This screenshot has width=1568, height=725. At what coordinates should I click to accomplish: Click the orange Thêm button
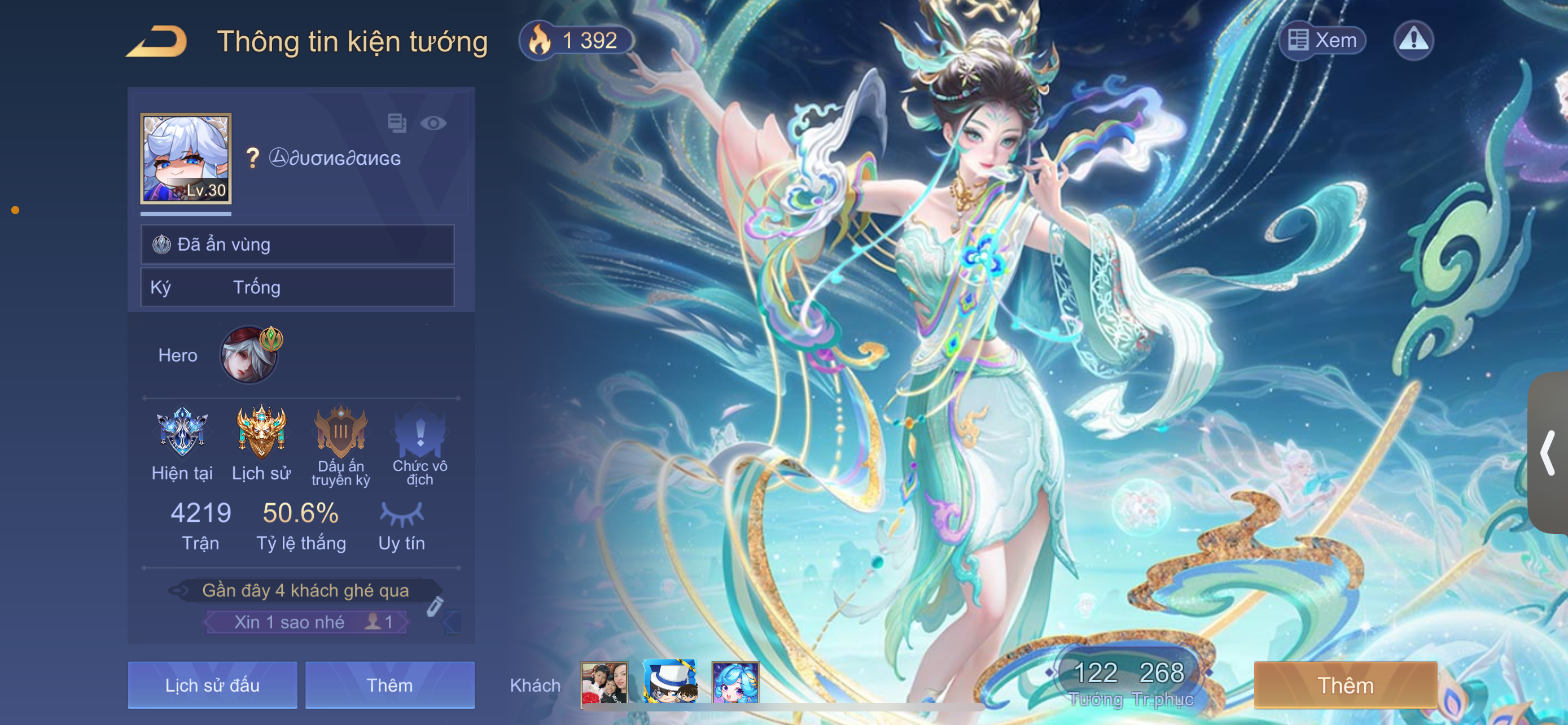pos(1345,685)
